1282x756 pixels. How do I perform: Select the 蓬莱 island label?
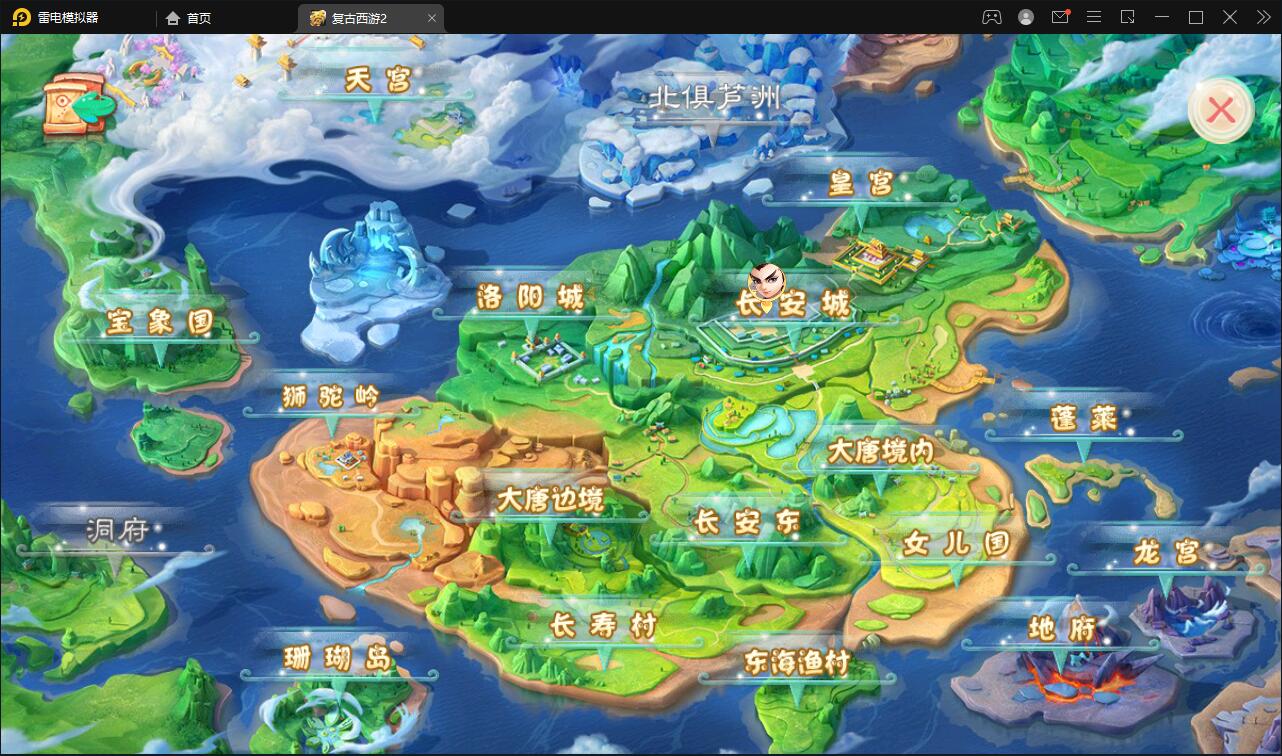[x=1083, y=418]
